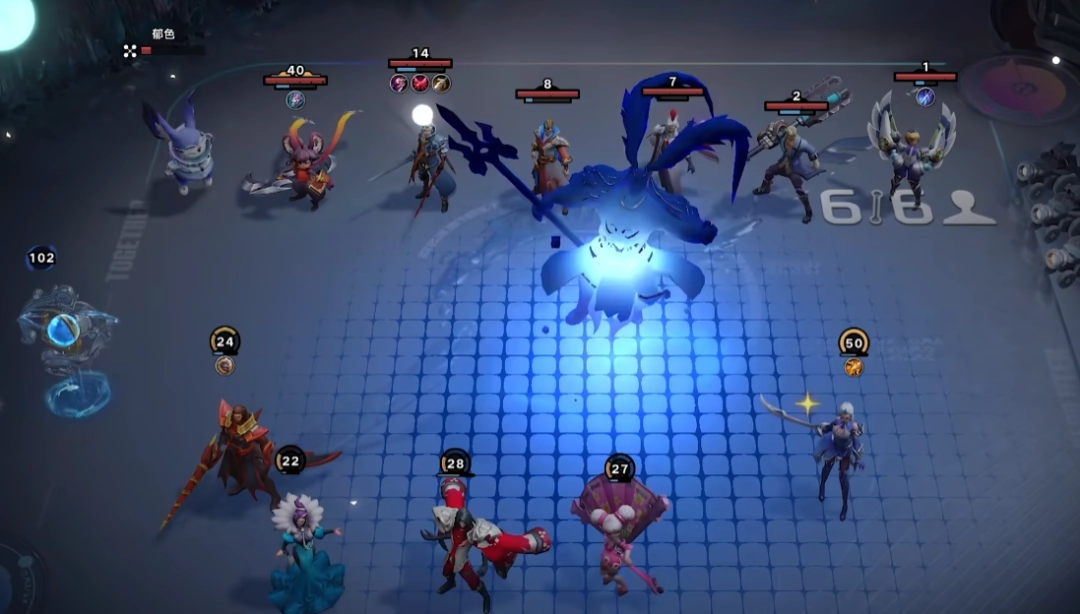
Task: Inspect the item icon under the 40 badge
Action: (295, 99)
